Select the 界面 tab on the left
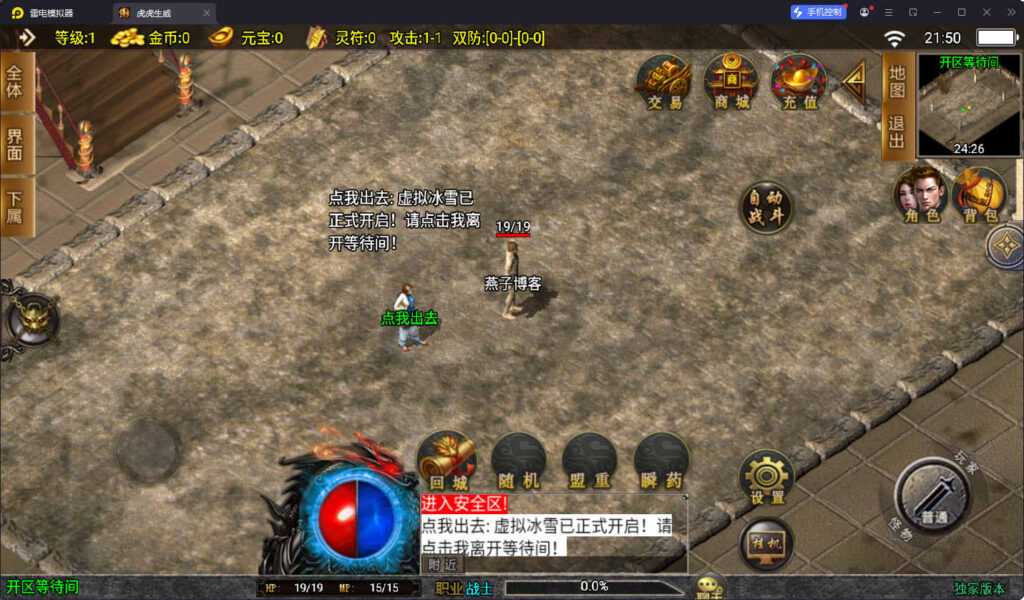 pyautogui.click(x=15, y=144)
